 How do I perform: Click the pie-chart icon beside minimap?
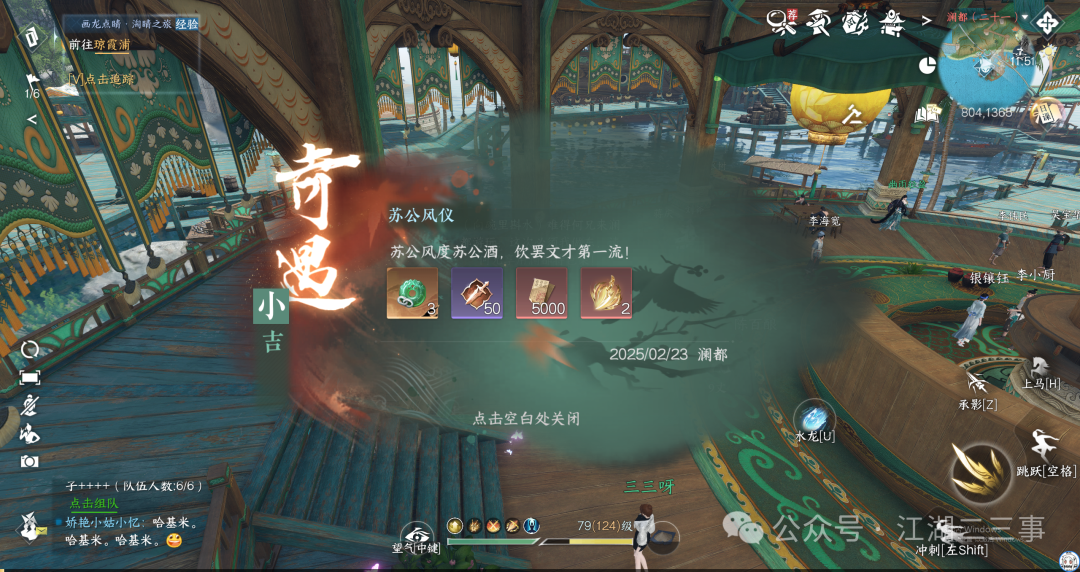tap(926, 64)
